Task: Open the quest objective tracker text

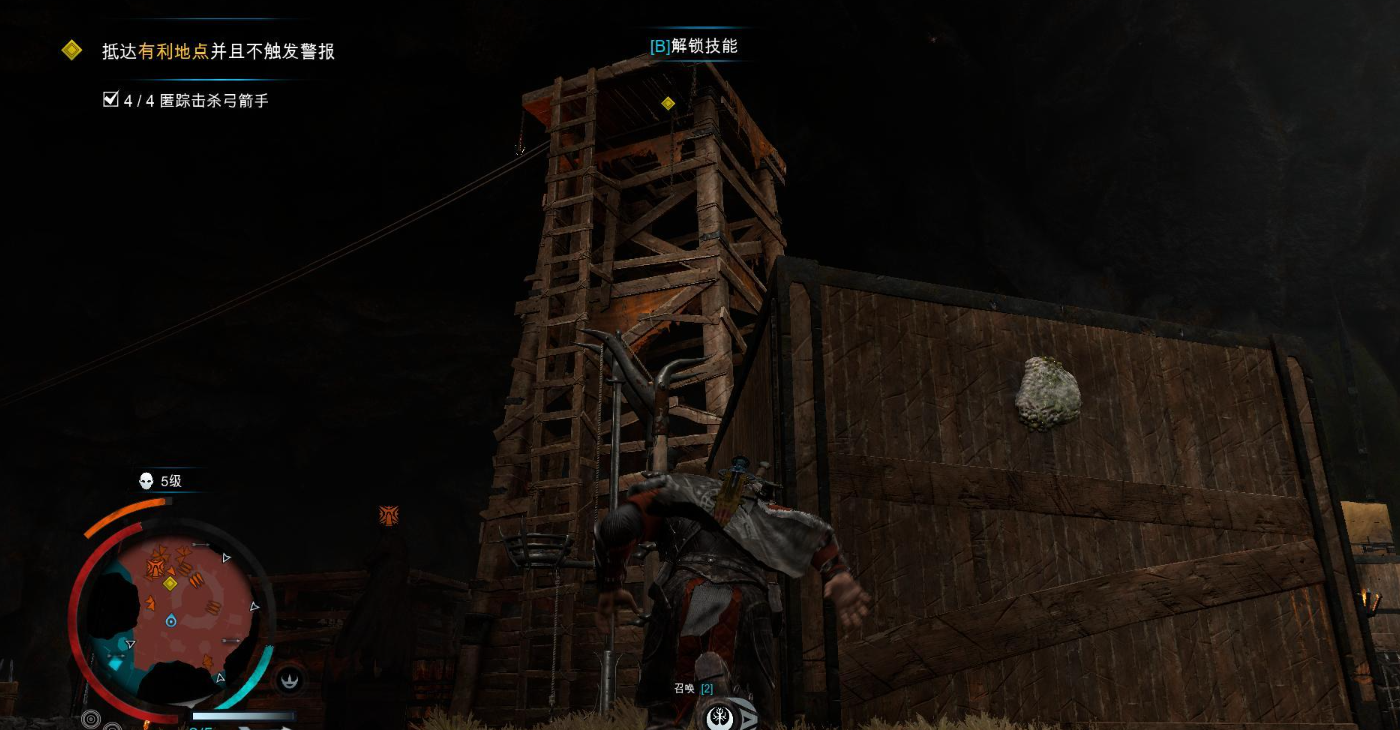Action: click(x=218, y=51)
